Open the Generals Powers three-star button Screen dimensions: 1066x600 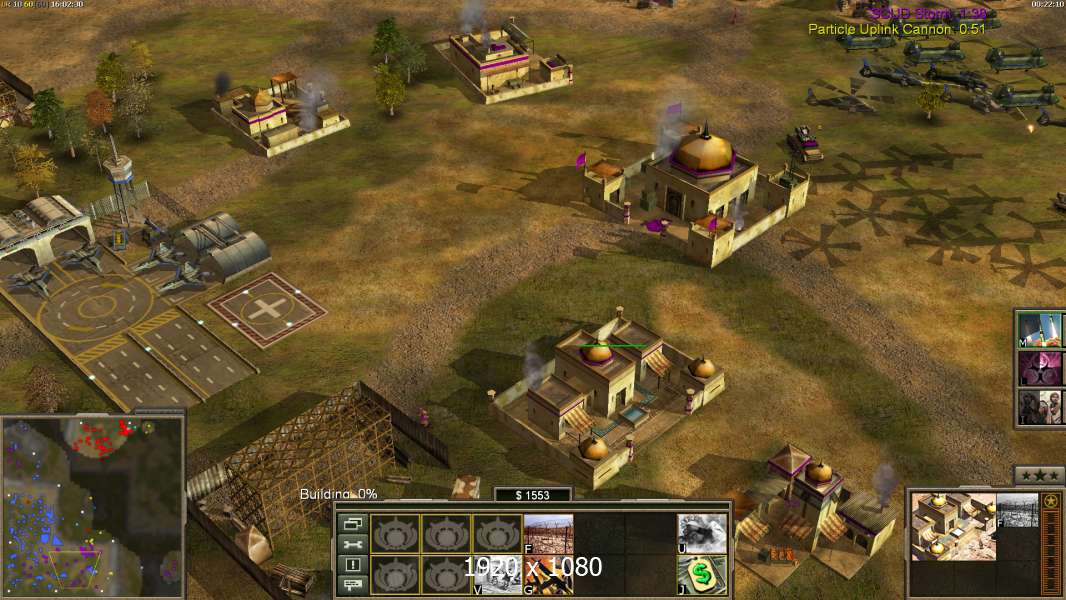coord(1038,475)
